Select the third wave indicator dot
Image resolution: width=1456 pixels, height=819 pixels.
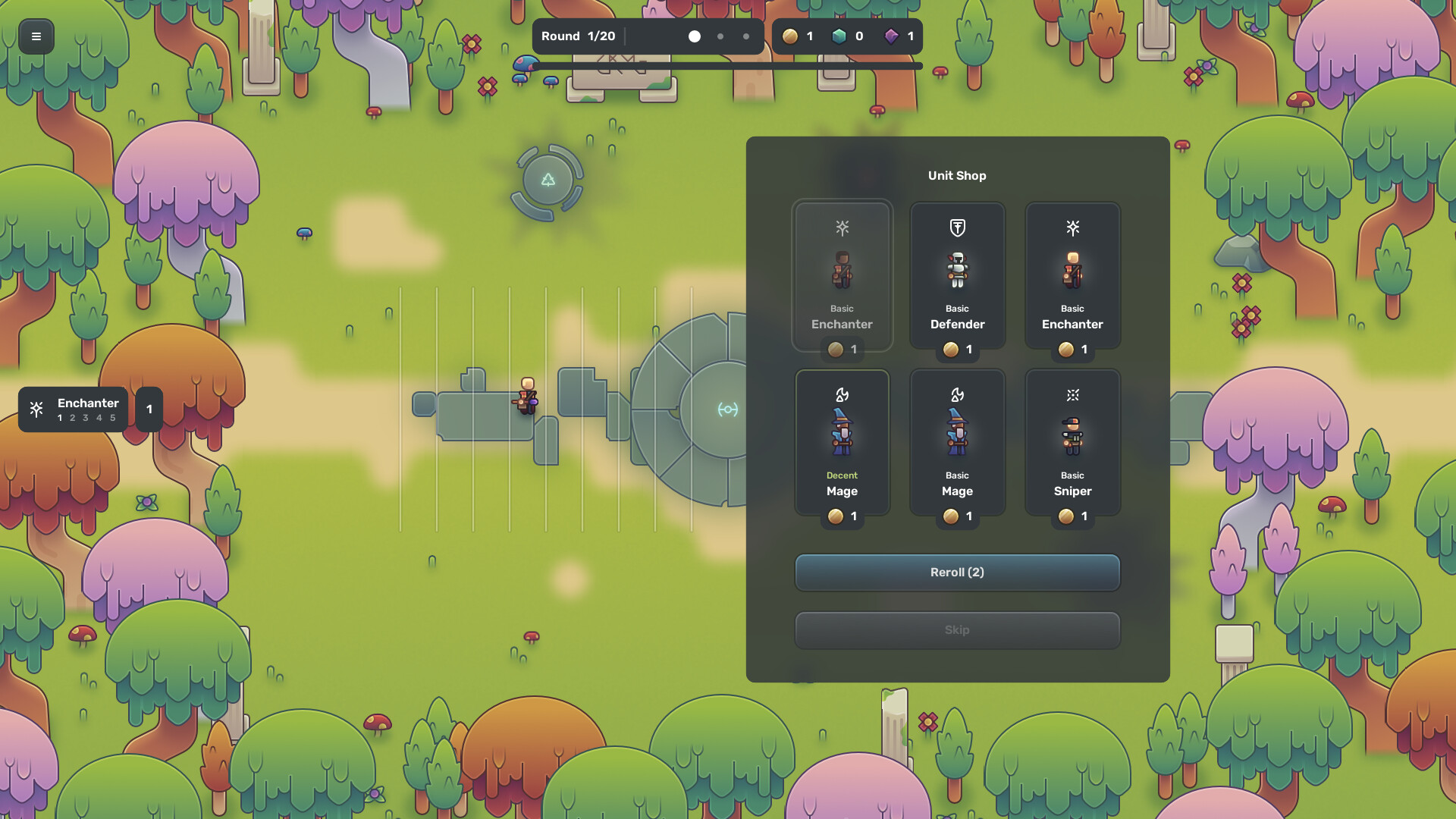pyautogui.click(x=746, y=36)
